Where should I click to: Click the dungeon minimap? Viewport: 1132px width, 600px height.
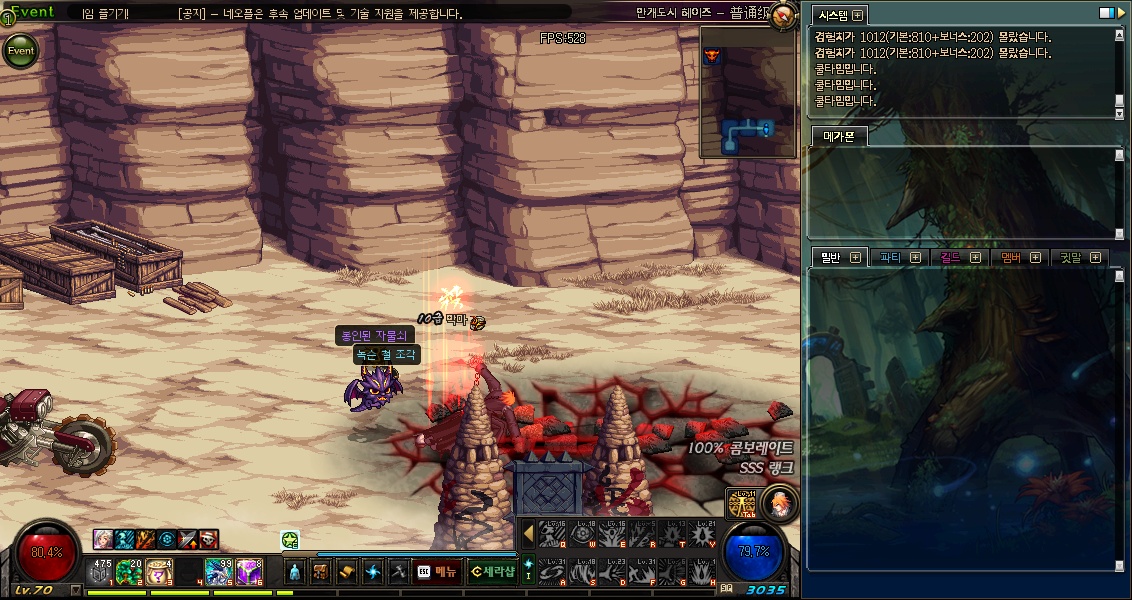point(748,92)
